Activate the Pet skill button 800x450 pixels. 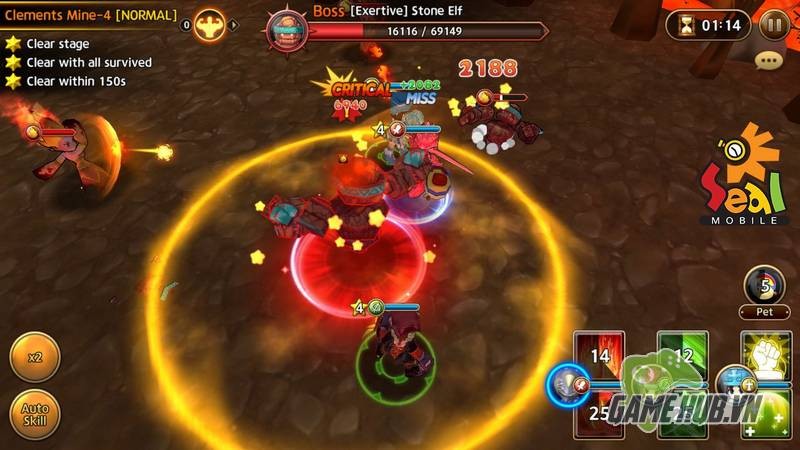pyautogui.click(x=765, y=286)
